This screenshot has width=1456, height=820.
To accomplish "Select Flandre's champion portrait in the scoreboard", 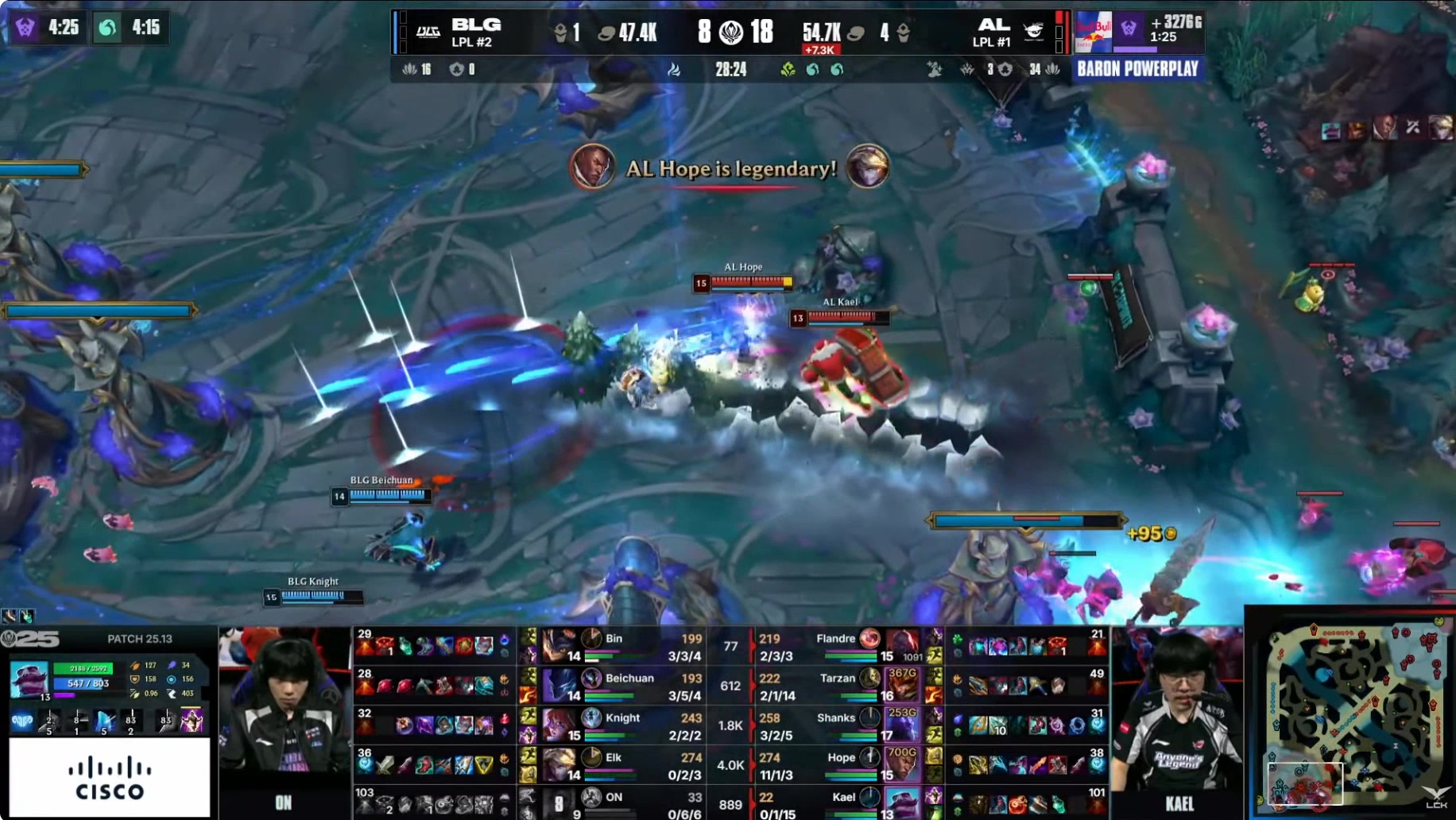I will pos(903,645).
